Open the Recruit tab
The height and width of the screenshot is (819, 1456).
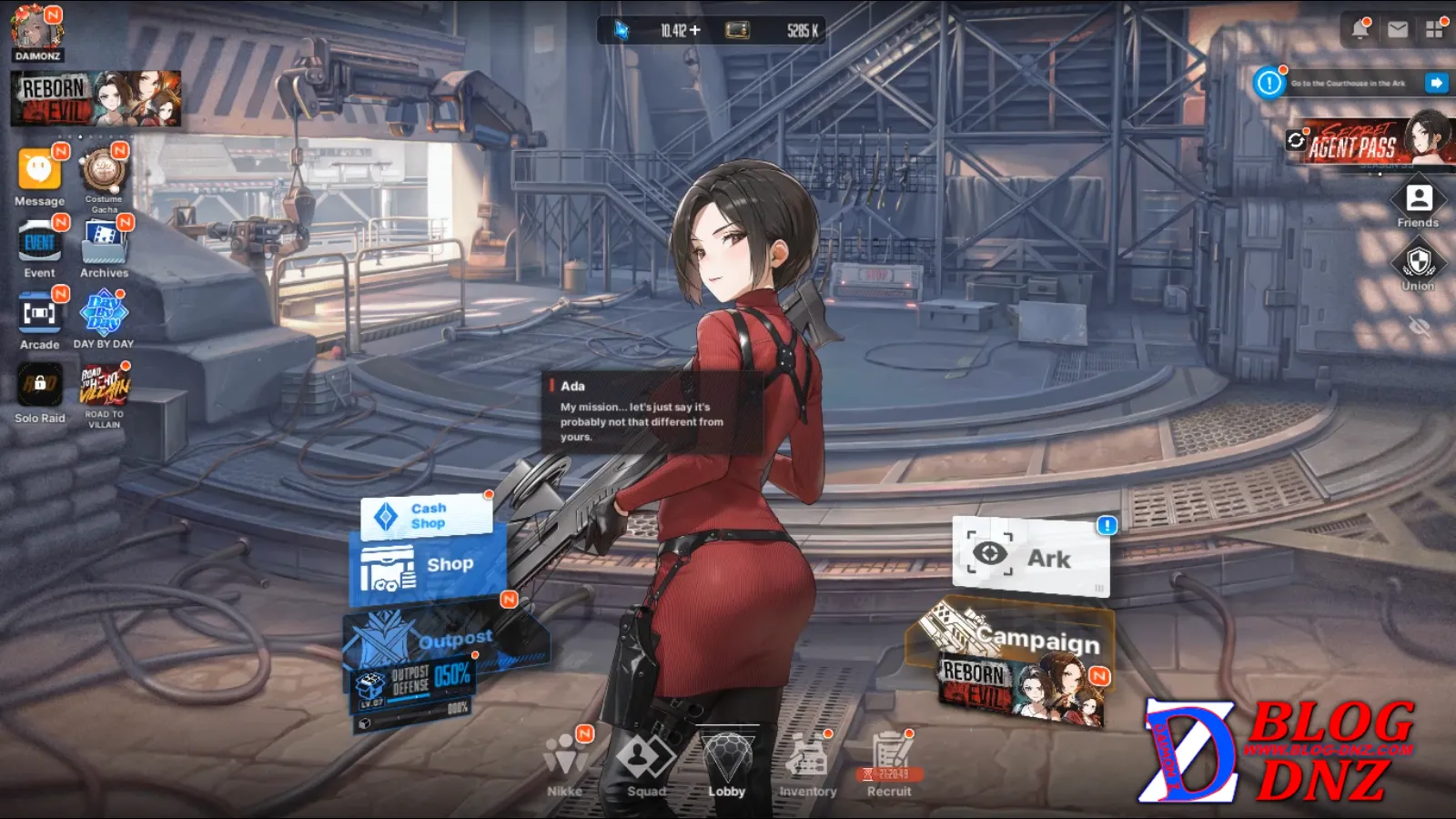[x=889, y=764]
